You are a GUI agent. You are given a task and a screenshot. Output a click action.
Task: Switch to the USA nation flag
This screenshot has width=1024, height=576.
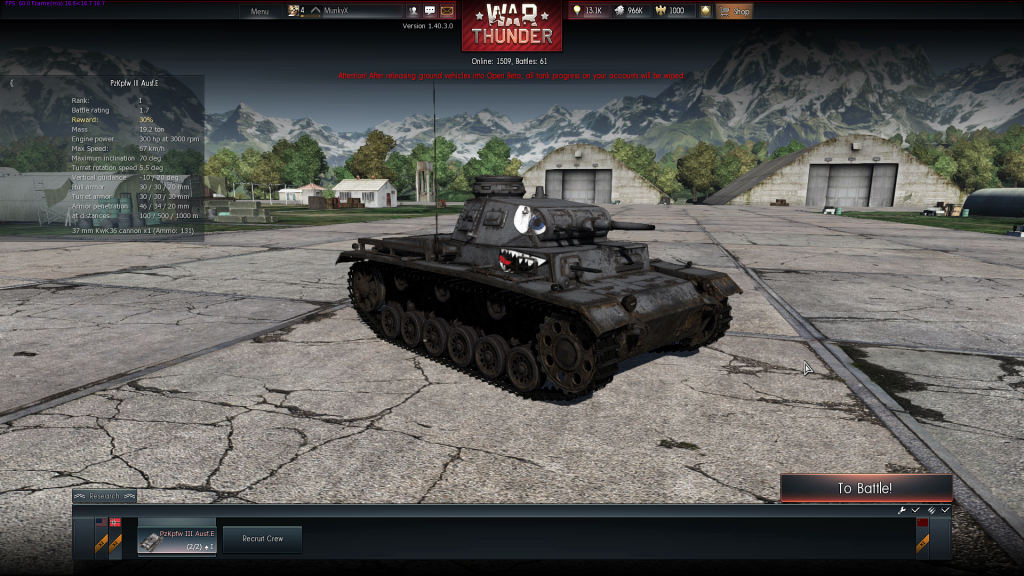point(101,522)
